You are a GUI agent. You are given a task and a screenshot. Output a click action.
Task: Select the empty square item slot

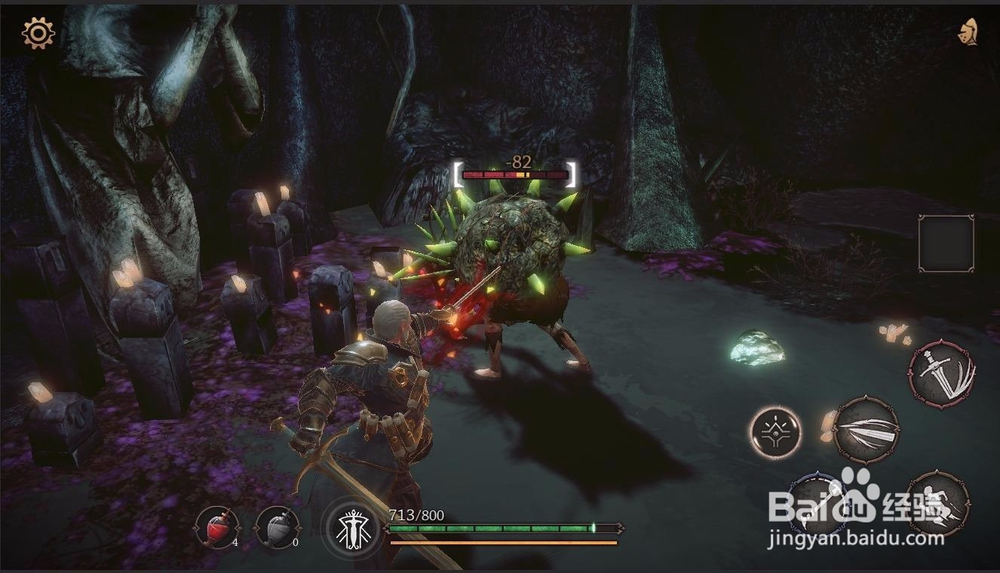point(946,244)
